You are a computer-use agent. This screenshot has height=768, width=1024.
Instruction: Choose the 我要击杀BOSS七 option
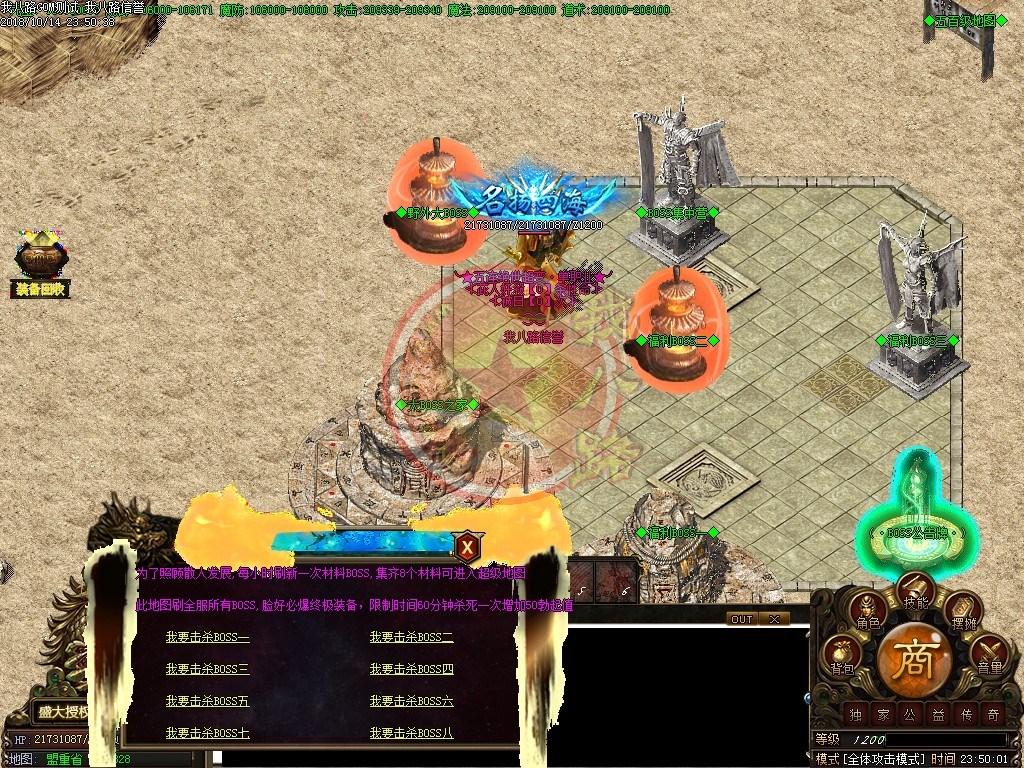coord(208,733)
